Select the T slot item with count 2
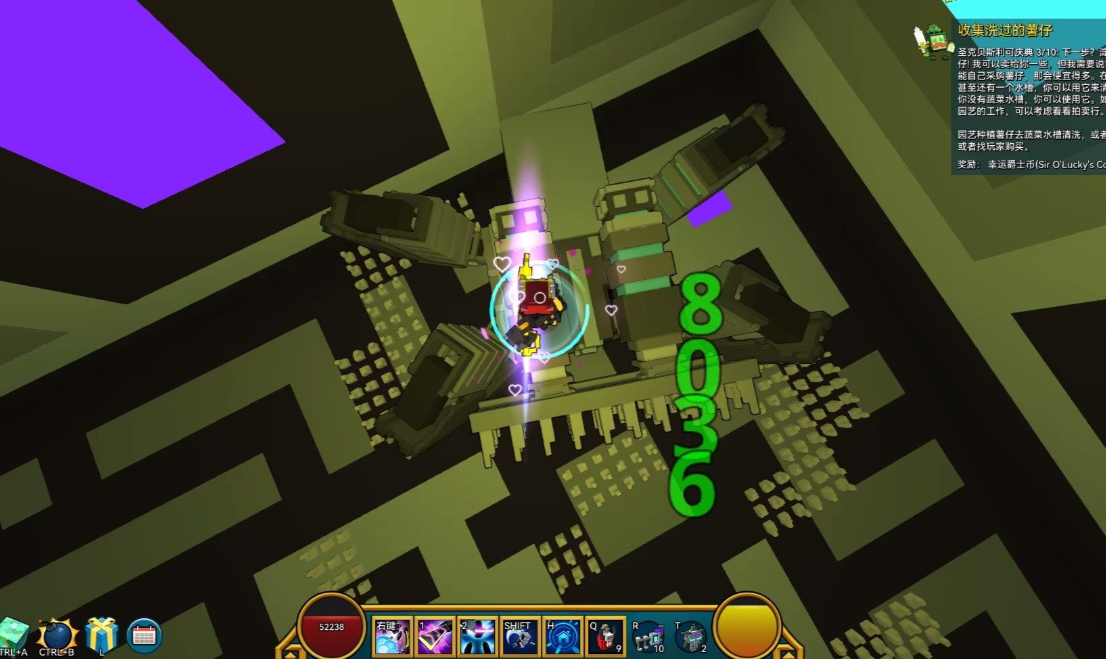The image size is (1106, 659). (x=691, y=636)
